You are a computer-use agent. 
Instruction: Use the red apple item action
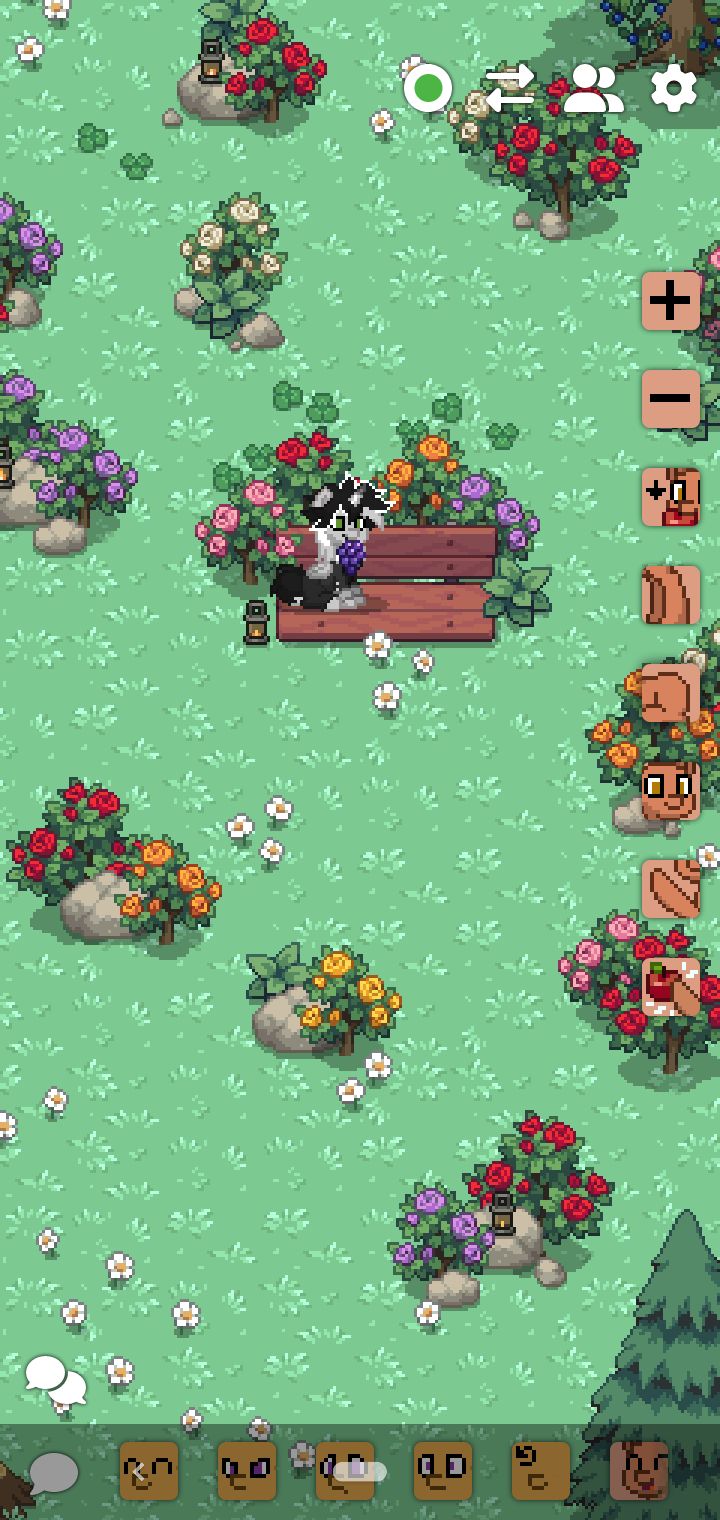[x=670, y=986]
